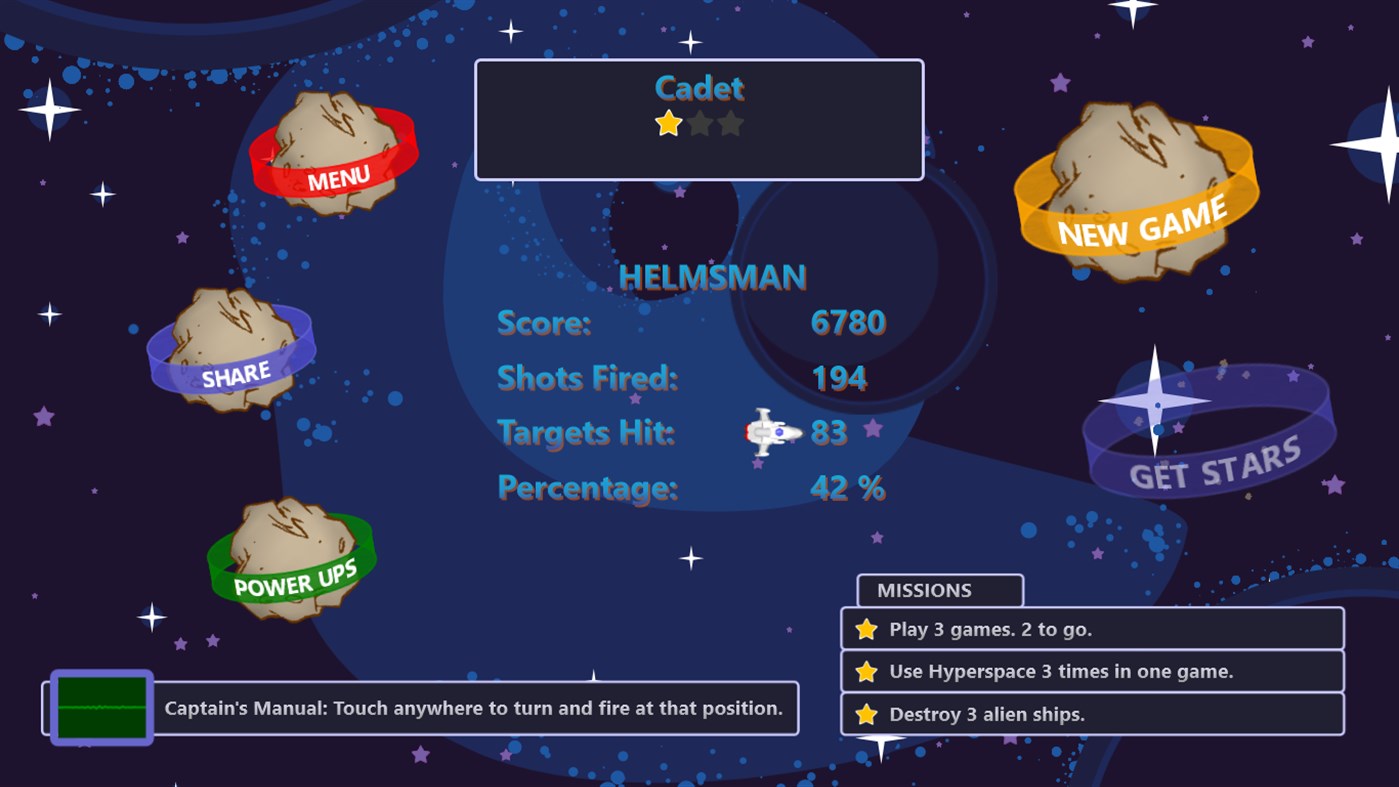Open the red MENU asteroid button
Viewport: 1399px width, 787px height.
pos(334,156)
